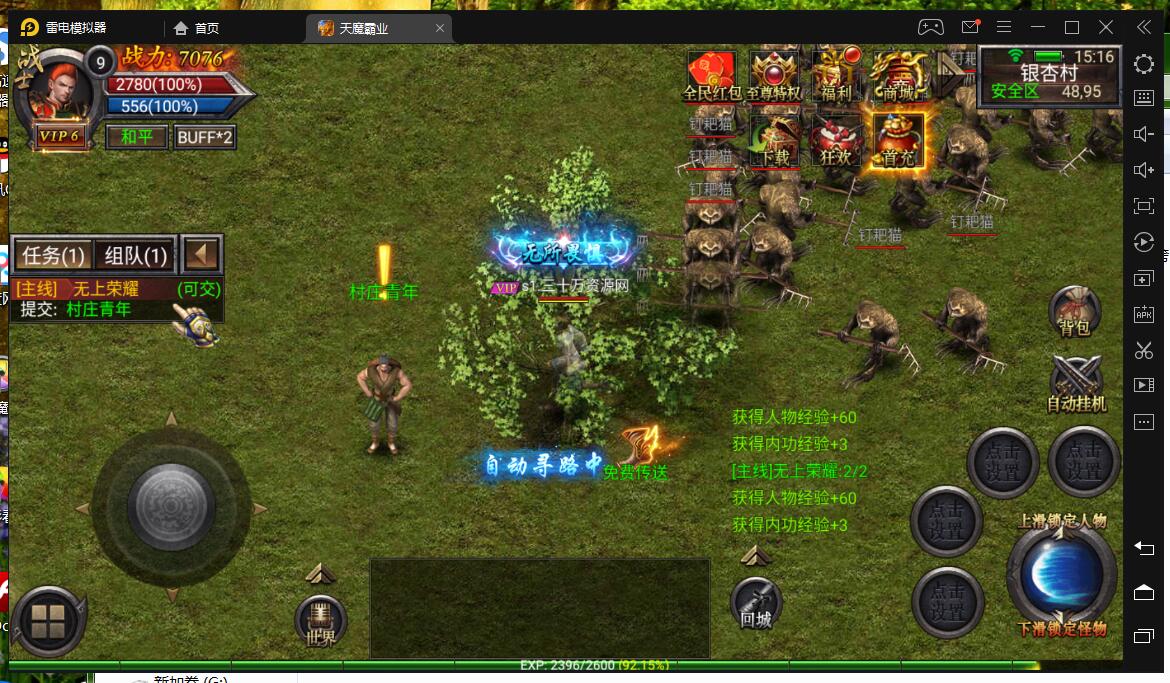
Task: Open the 狂欢 carnival event
Action: pyautogui.click(x=836, y=140)
